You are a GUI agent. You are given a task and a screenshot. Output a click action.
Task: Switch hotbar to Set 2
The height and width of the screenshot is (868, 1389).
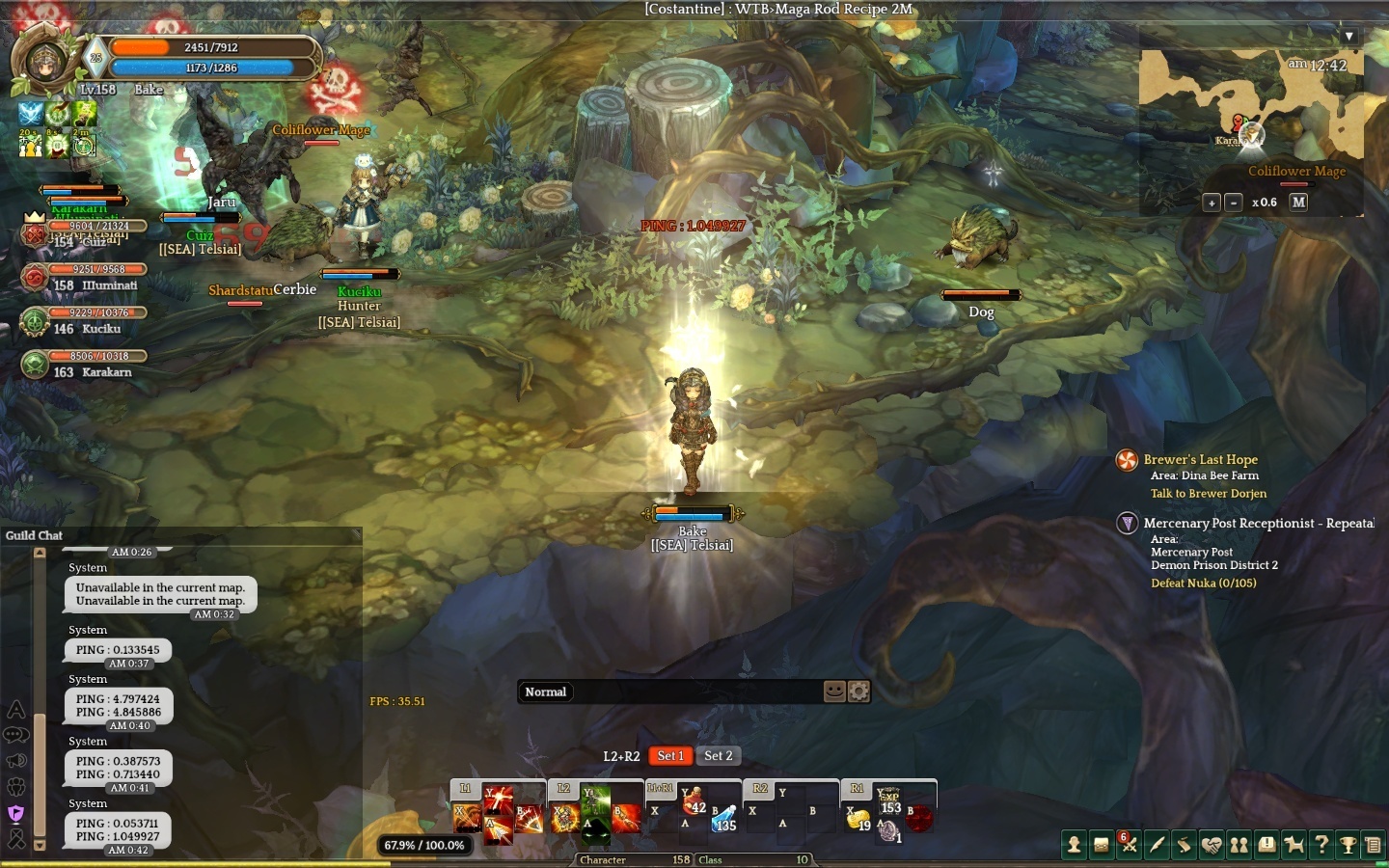tap(719, 756)
